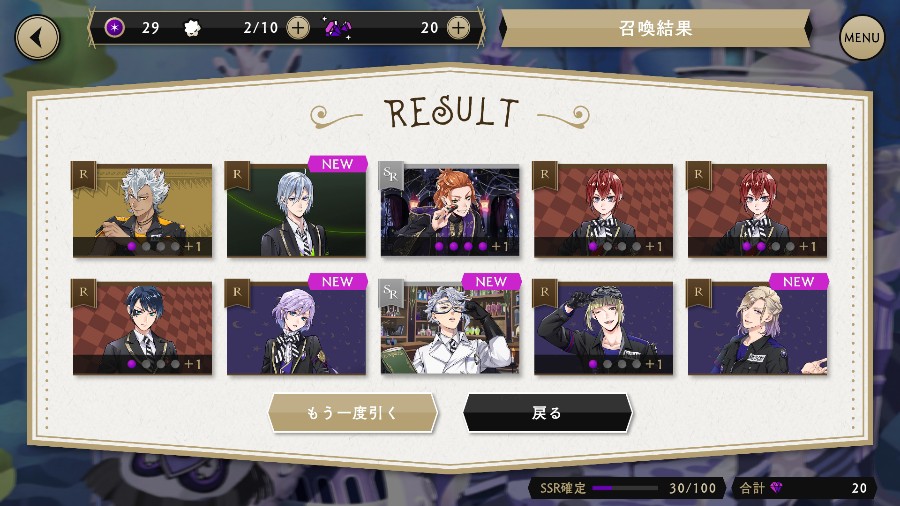
Task: Open the MENU button
Action: (x=861, y=38)
